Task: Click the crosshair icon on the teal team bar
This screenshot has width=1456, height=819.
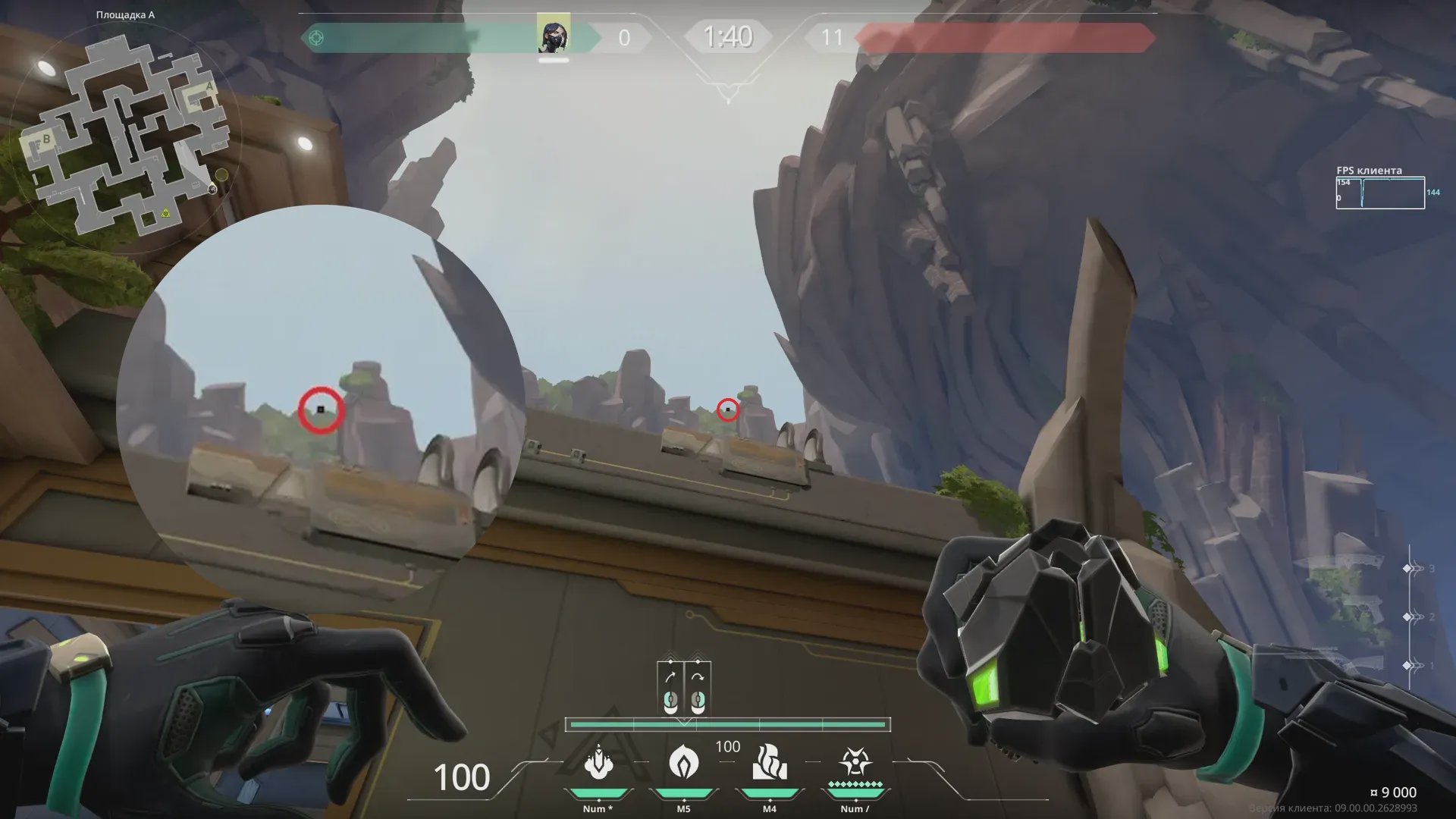Action: (316, 38)
